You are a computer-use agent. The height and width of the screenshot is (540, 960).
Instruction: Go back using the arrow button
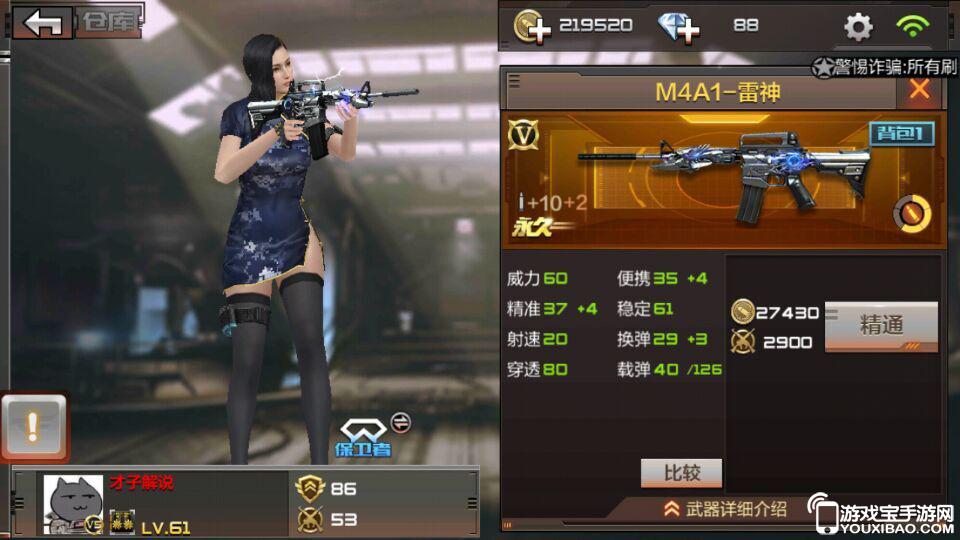click(x=43, y=23)
